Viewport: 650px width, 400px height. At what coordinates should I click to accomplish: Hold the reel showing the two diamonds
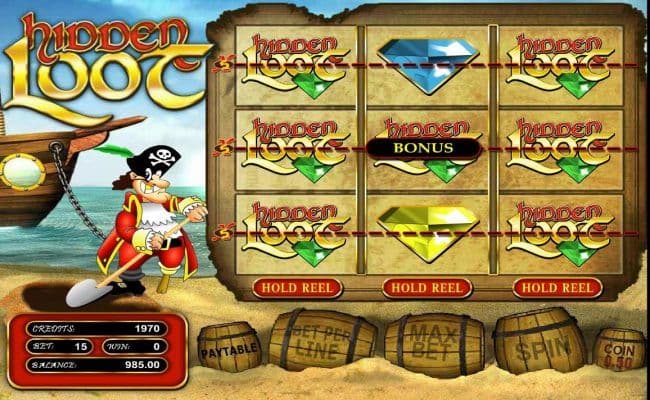[x=427, y=288]
